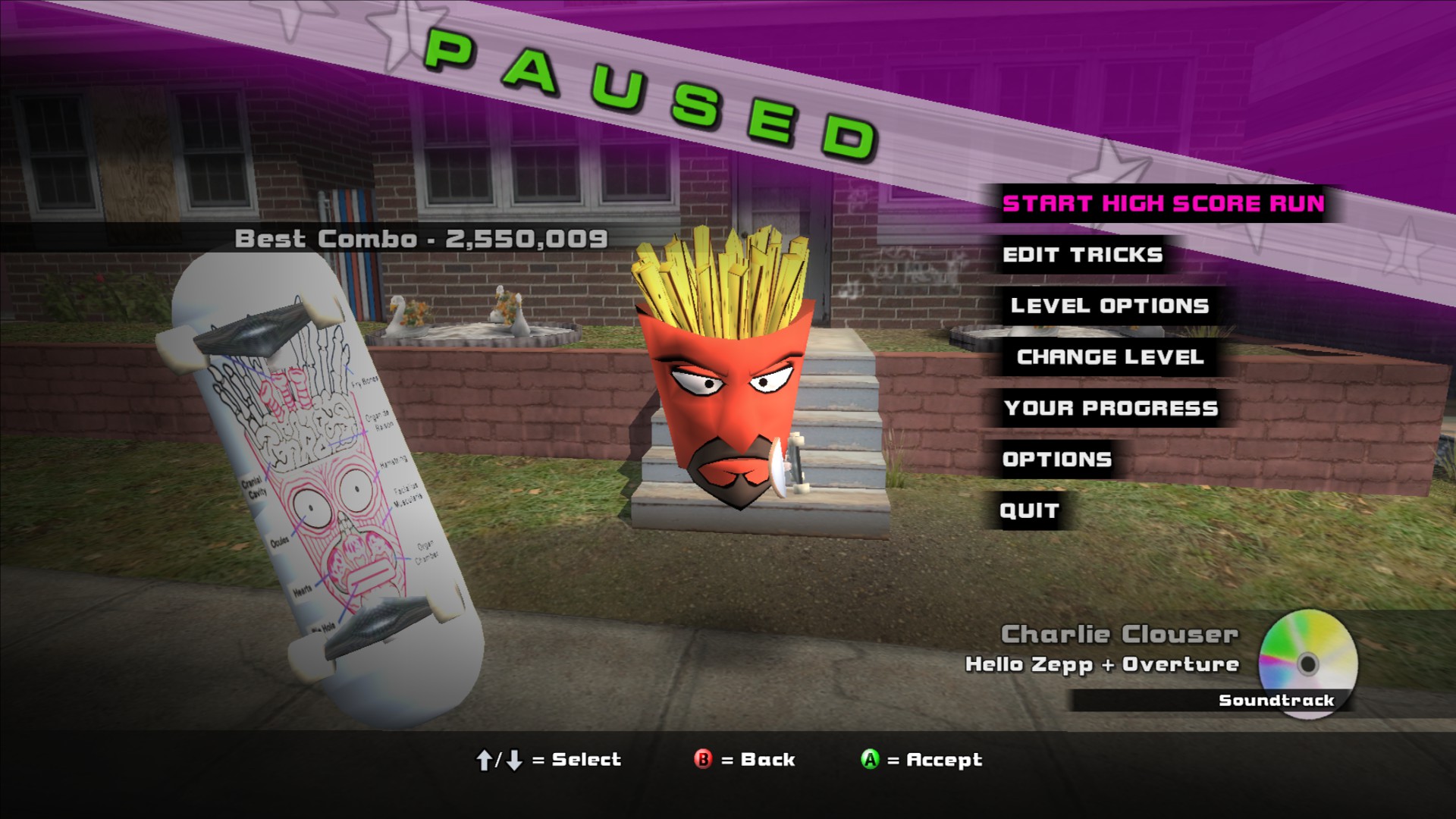Open the Edit Tricks menu
Image resolution: width=1456 pixels, height=819 pixels.
point(1082,255)
